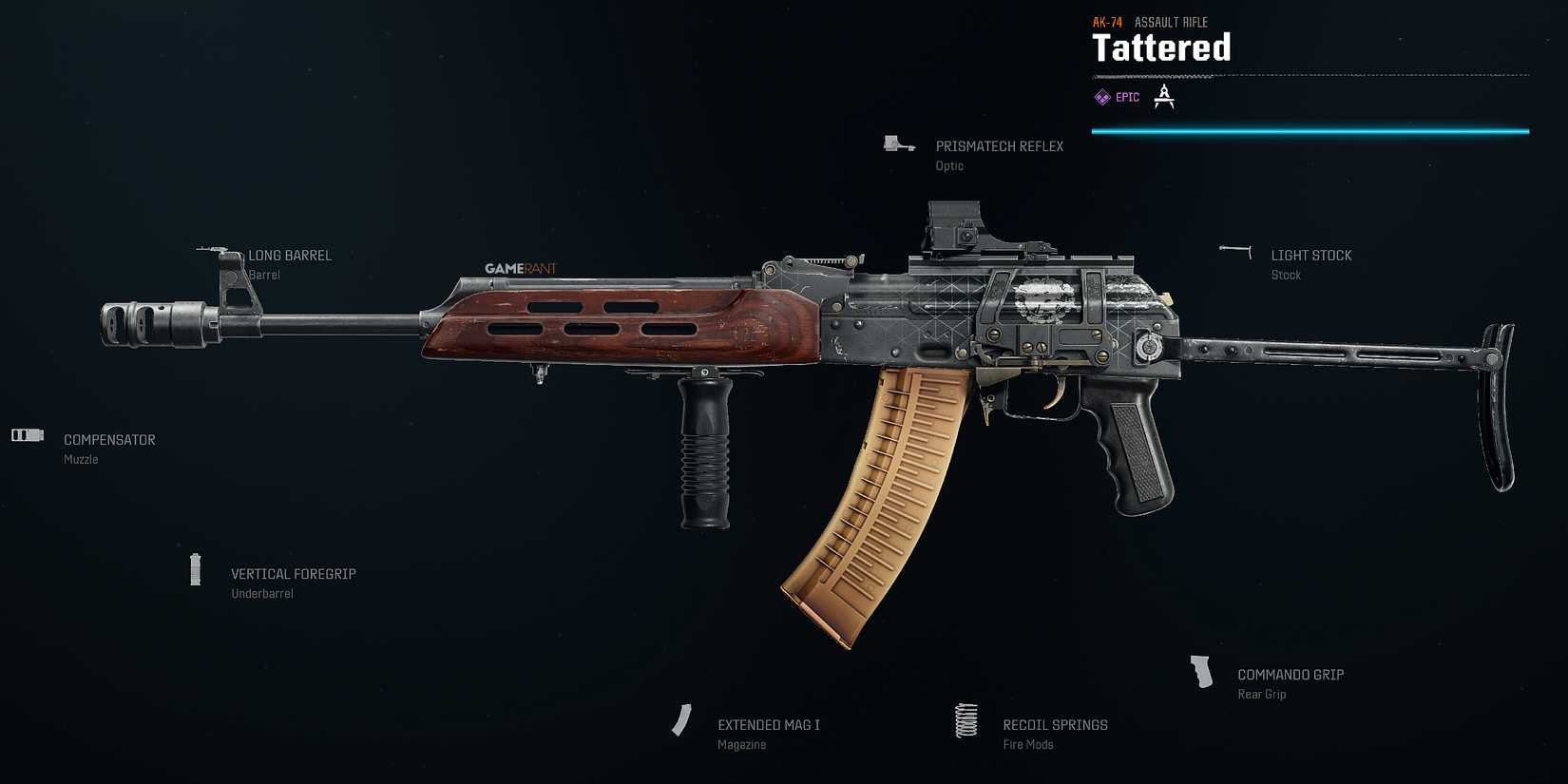
Task: Click the Light Stock text label
Action: pos(1311,255)
